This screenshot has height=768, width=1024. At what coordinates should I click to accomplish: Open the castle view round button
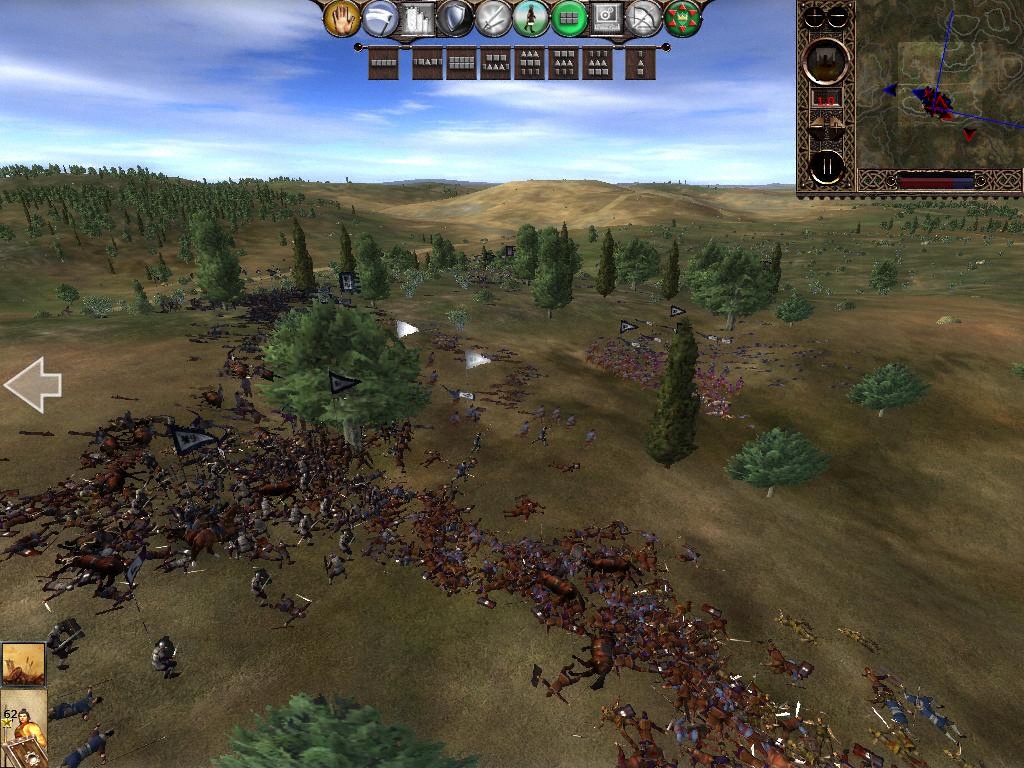click(x=827, y=62)
